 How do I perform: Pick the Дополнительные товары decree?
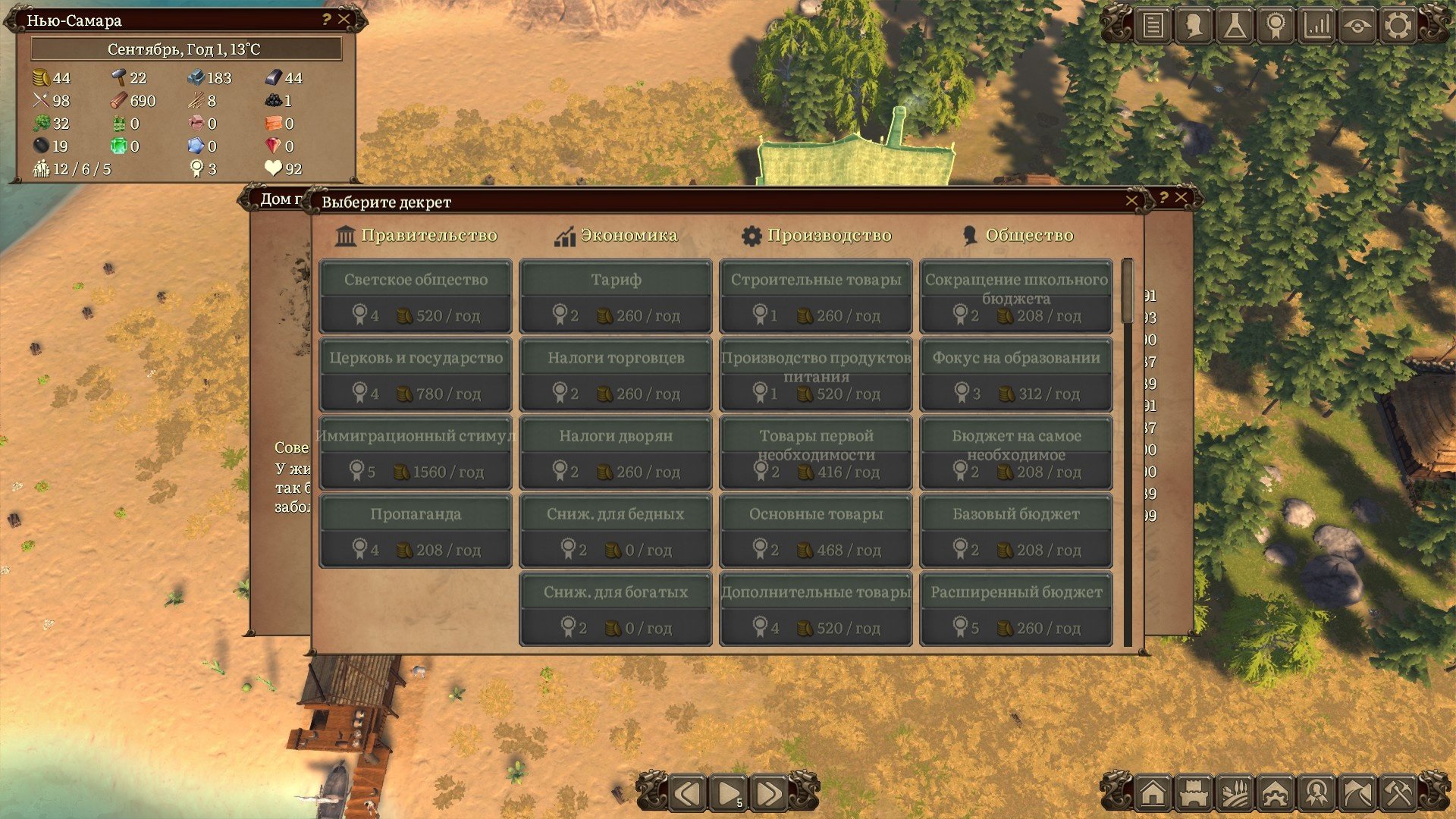(x=816, y=609)
